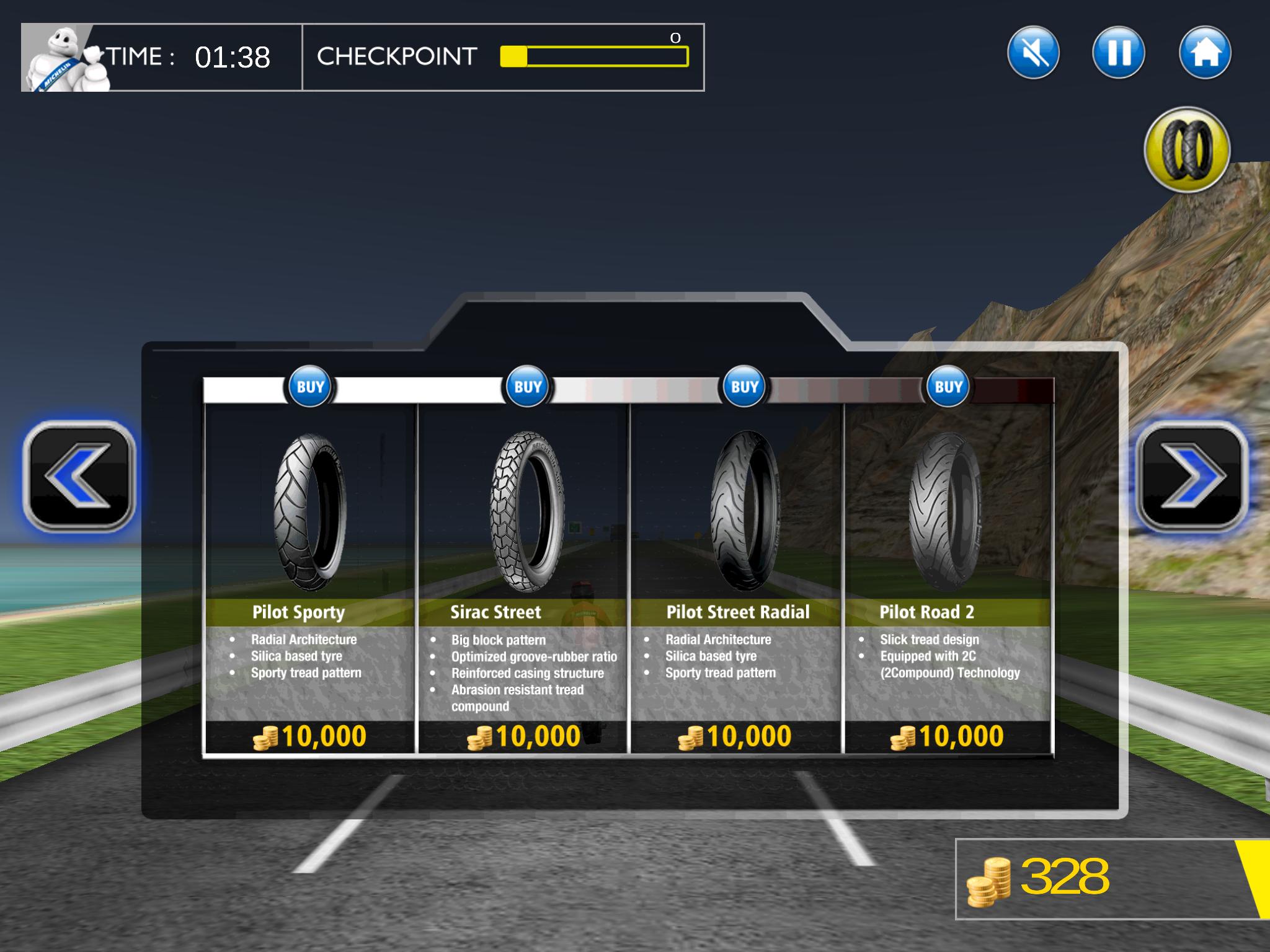Pause the game
This screenshot has width=1270, height=952.
tap(1119, 53)
